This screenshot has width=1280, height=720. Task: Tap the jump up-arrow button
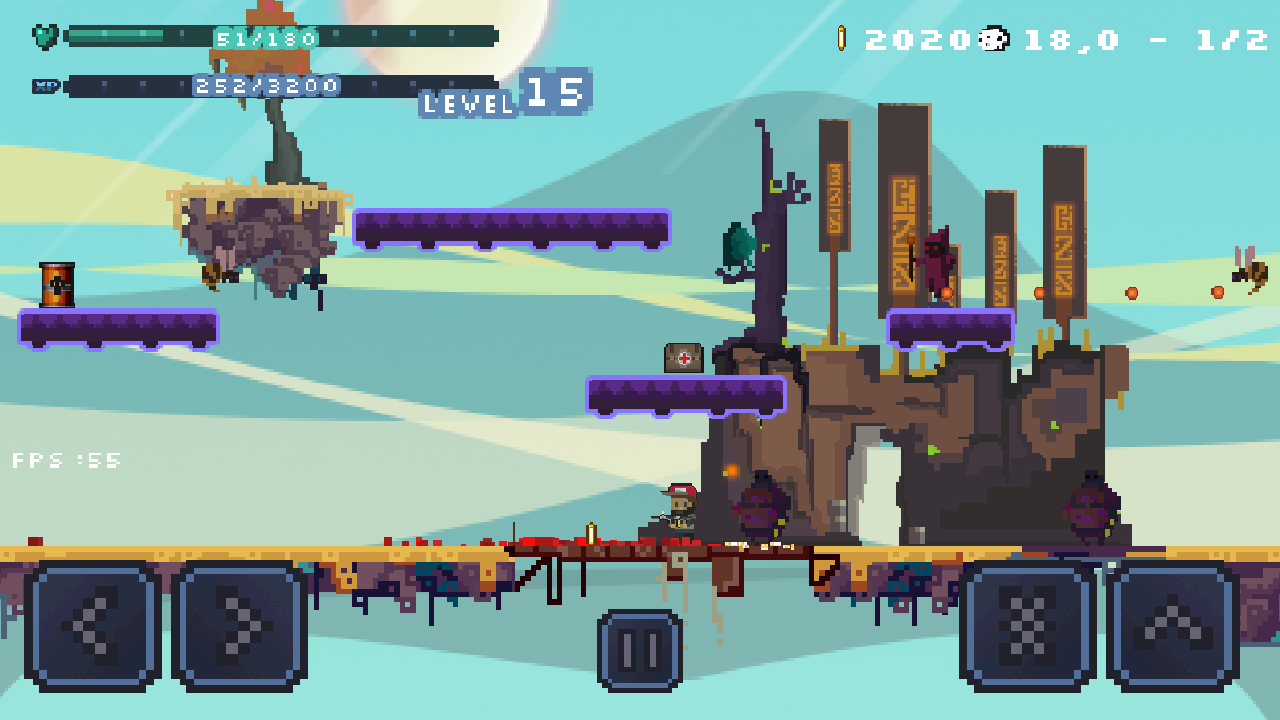click(x=1174, y=626)
